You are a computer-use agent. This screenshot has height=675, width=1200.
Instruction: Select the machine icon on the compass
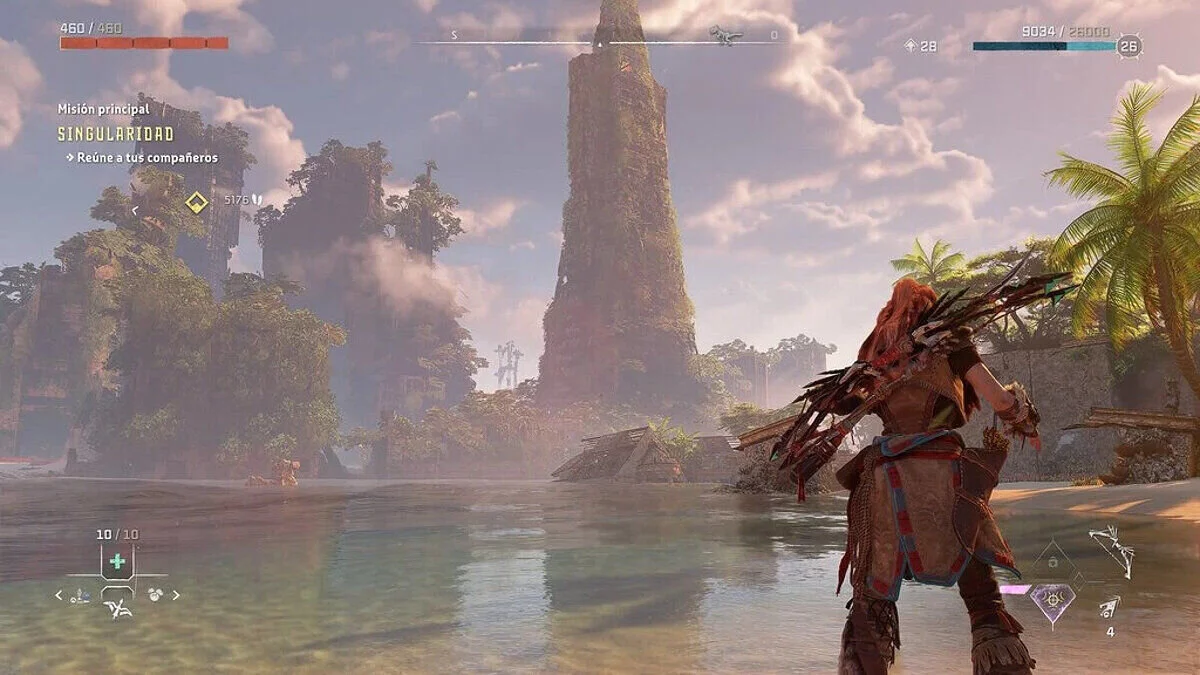pos(725,36)
